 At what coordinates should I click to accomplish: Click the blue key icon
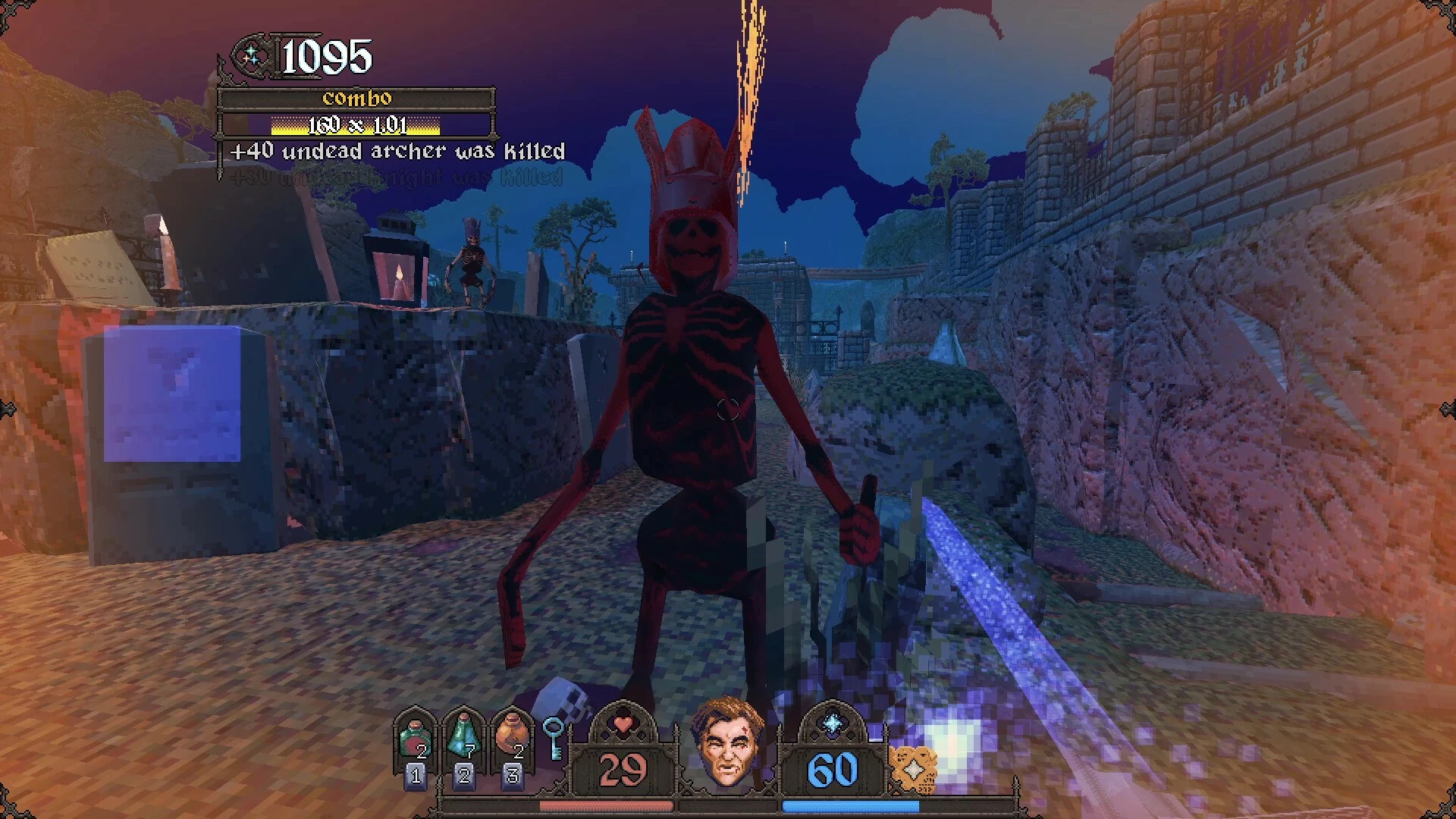click(x=554, y=738)
